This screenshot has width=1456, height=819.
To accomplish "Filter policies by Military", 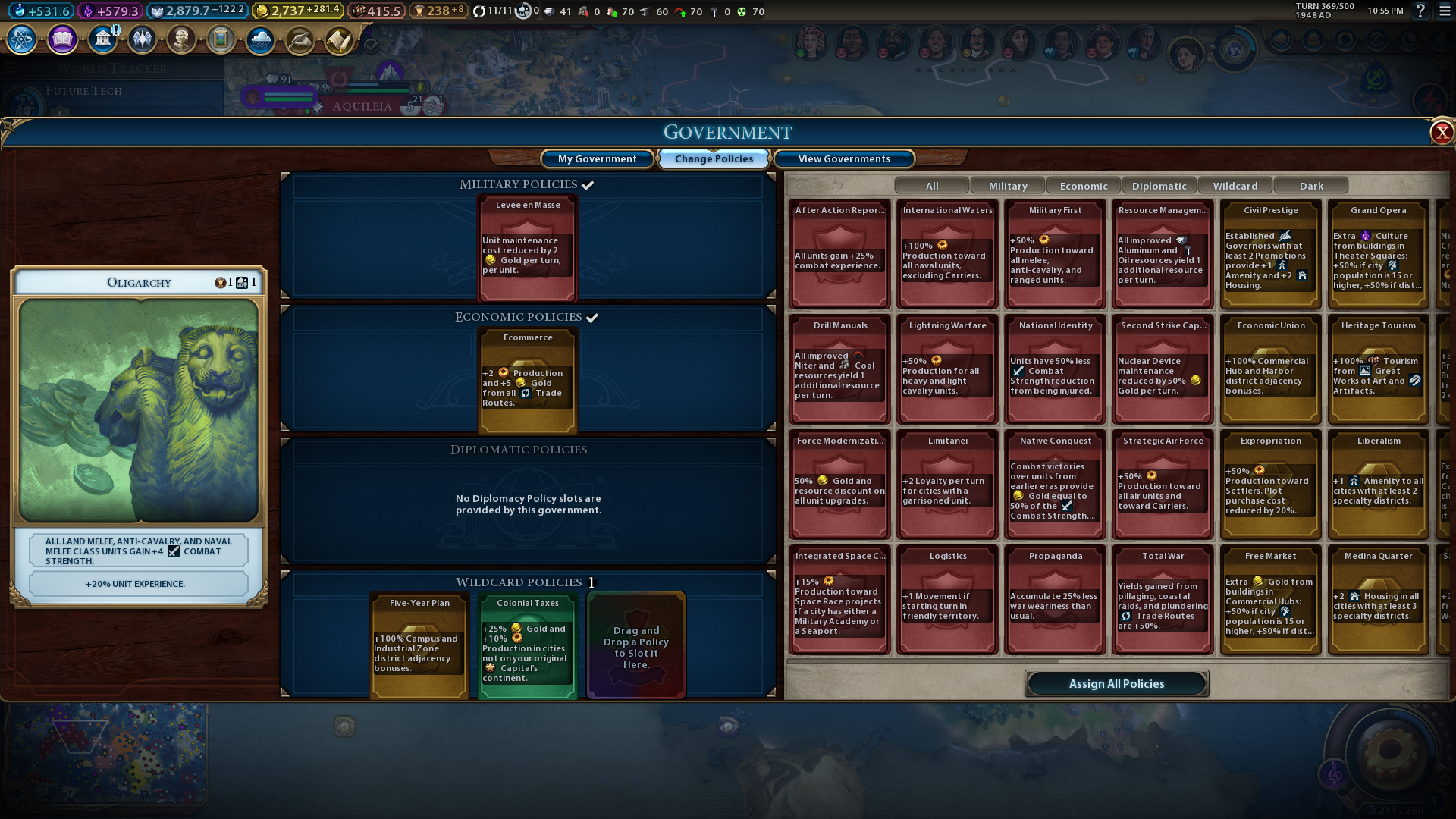I will (x=1007, y=186).
